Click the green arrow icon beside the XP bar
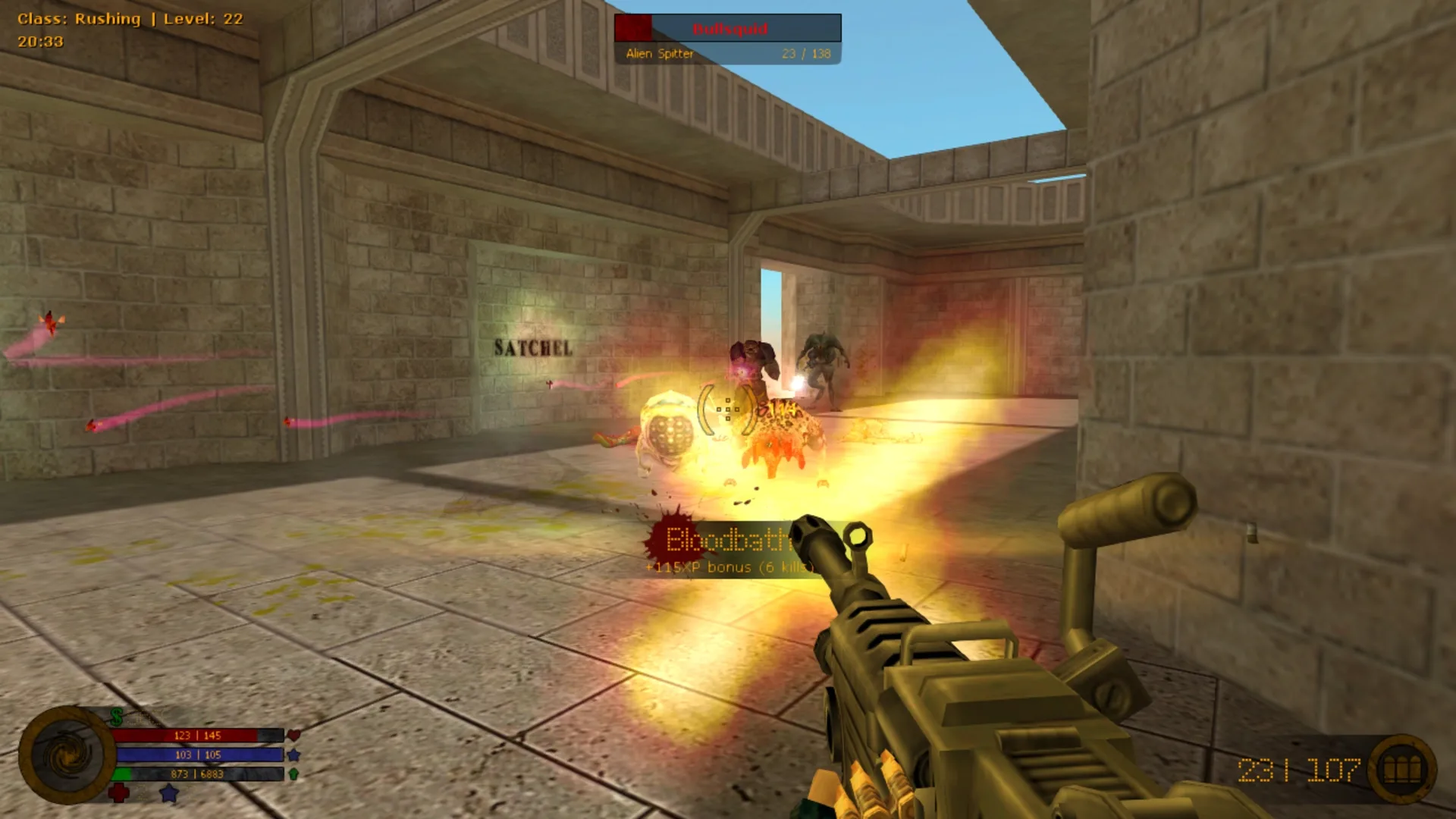 pyautogui.click(x=293, y=774)
